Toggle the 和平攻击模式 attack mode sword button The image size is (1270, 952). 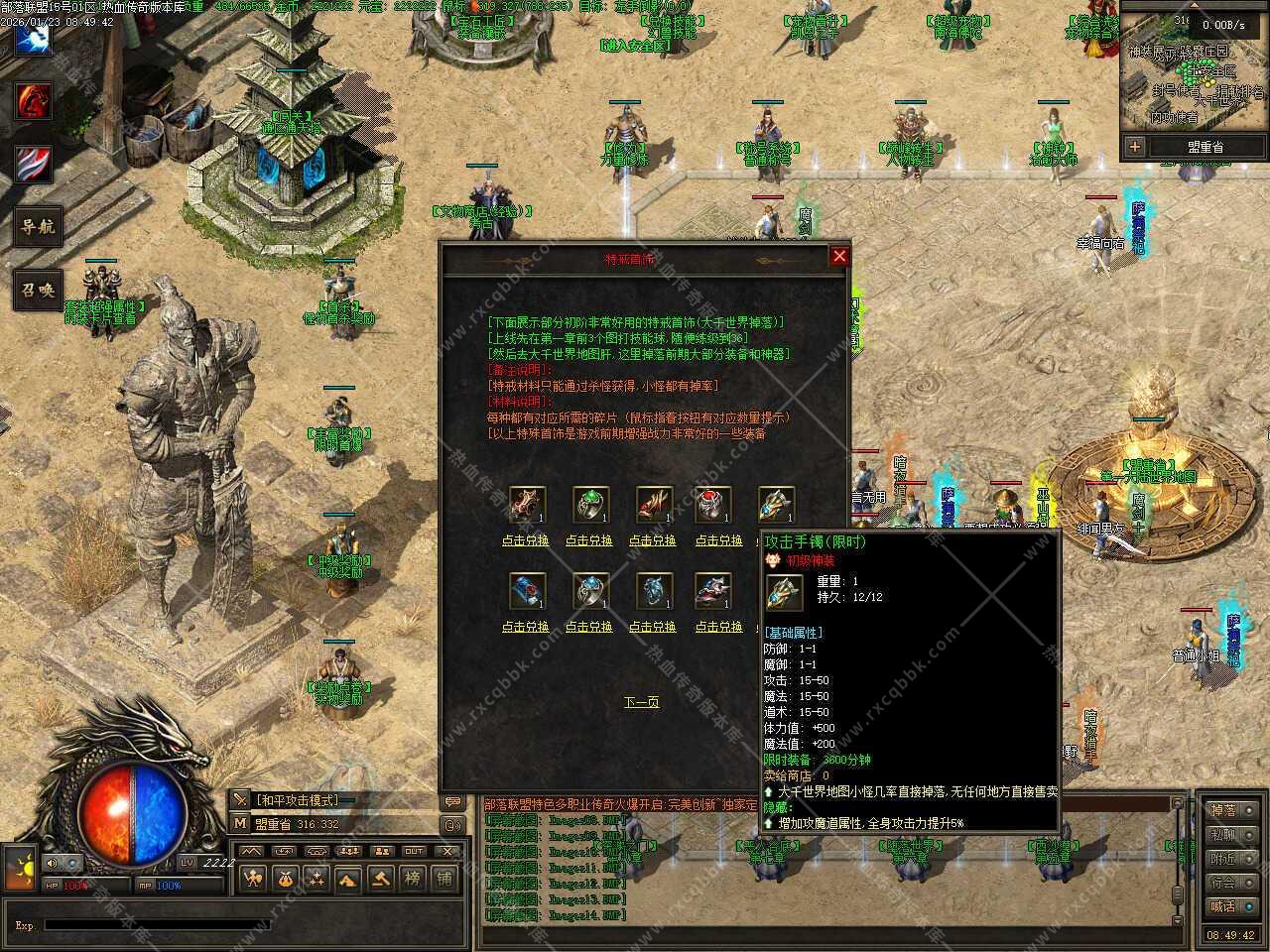pyautogui.click(x=241, y=799)
